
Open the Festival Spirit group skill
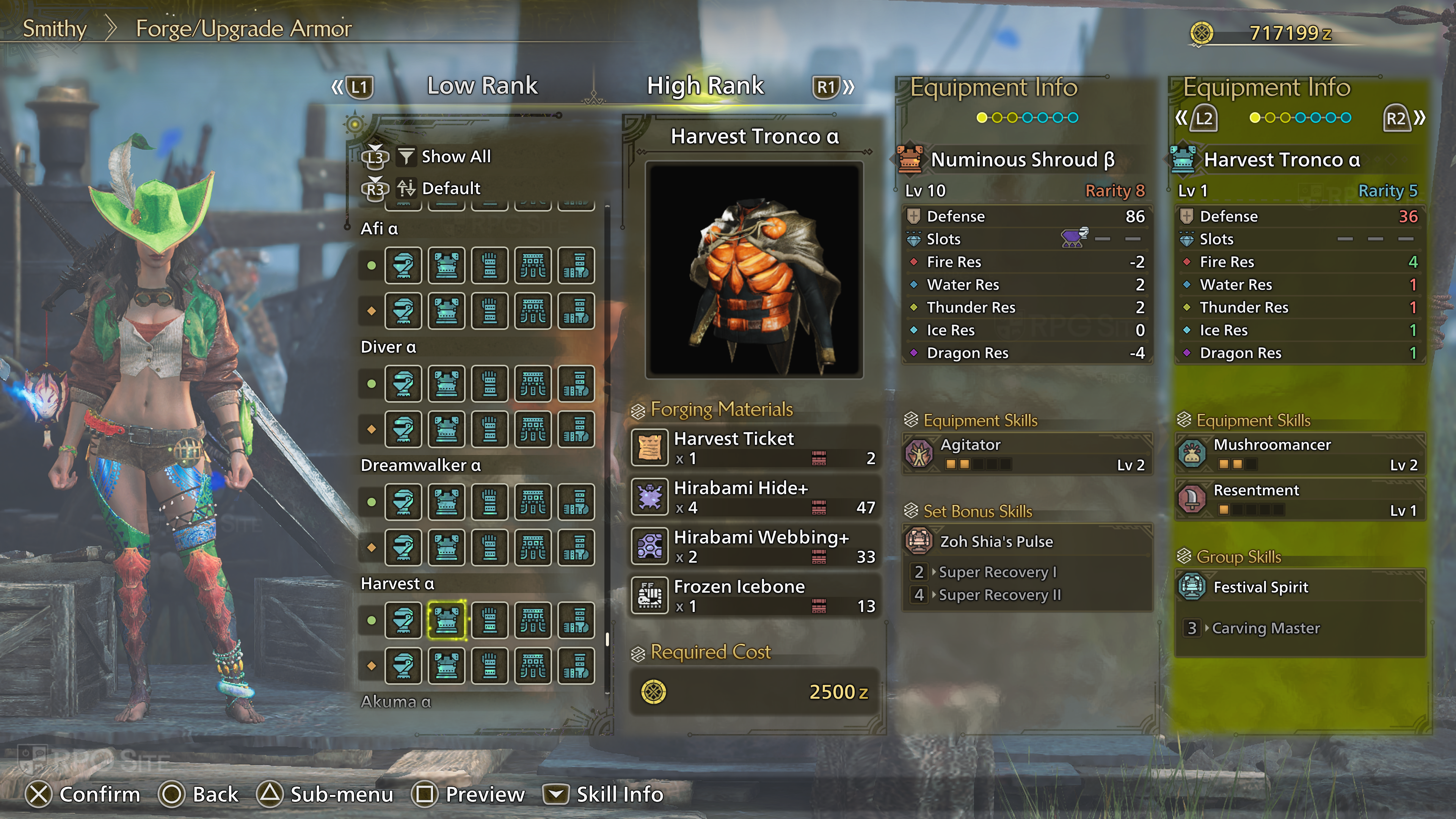click(1299, 587)
